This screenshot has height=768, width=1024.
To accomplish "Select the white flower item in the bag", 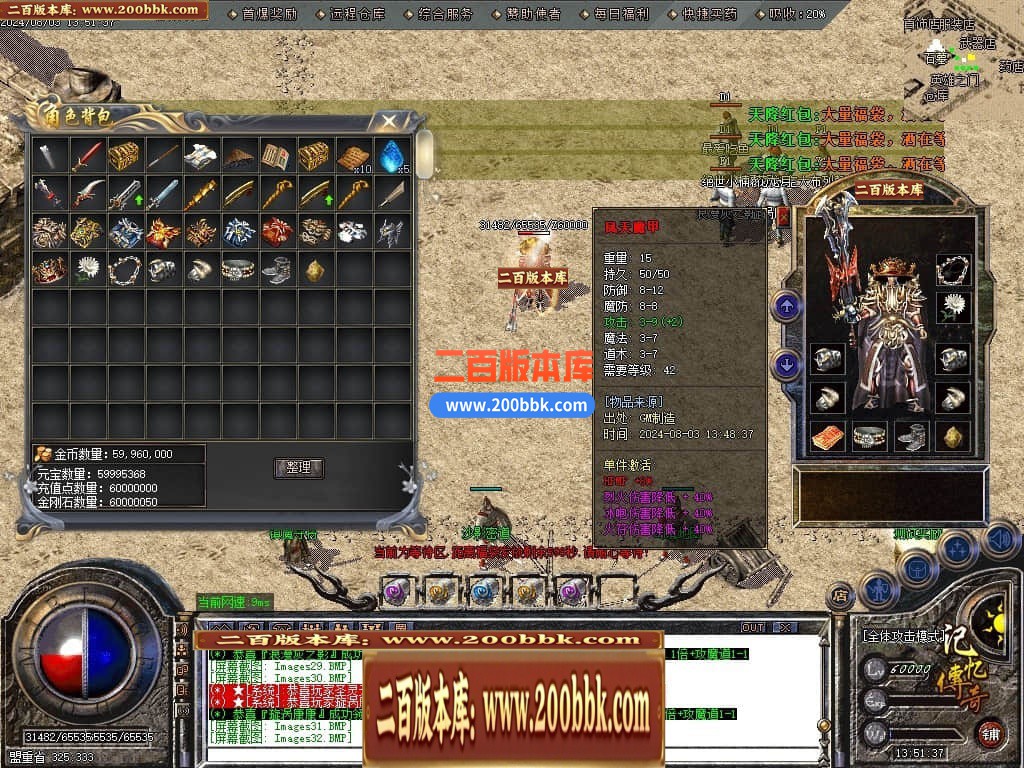I will pos(87,269).
